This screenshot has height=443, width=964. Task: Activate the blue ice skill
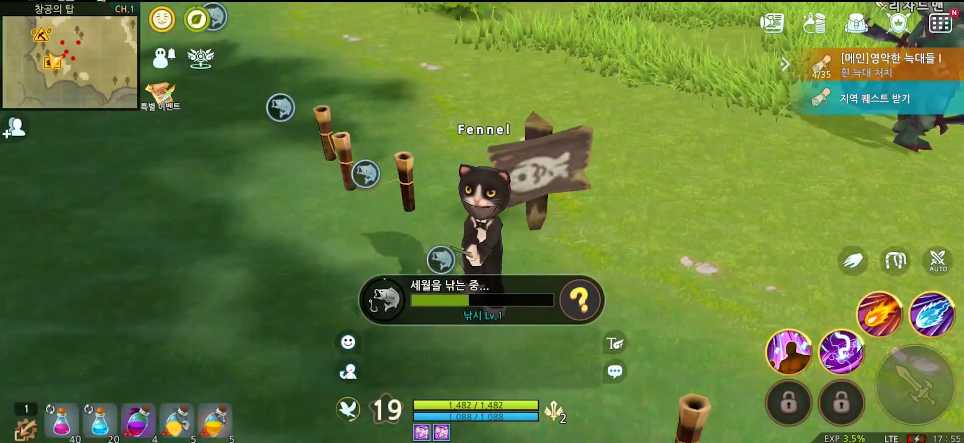(x=932, y=314)
